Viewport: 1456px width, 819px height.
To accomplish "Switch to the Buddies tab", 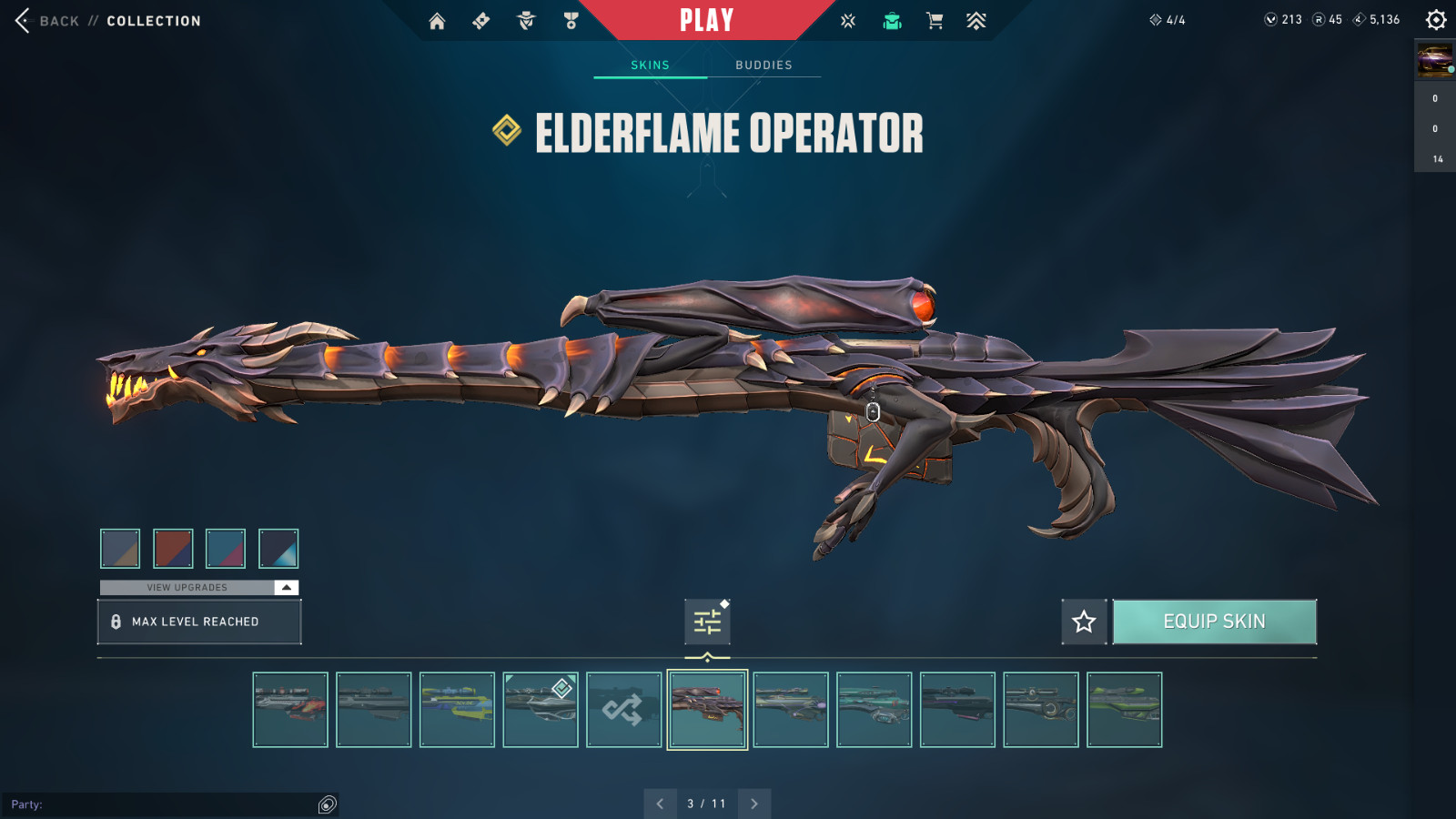I will (763, 65).
